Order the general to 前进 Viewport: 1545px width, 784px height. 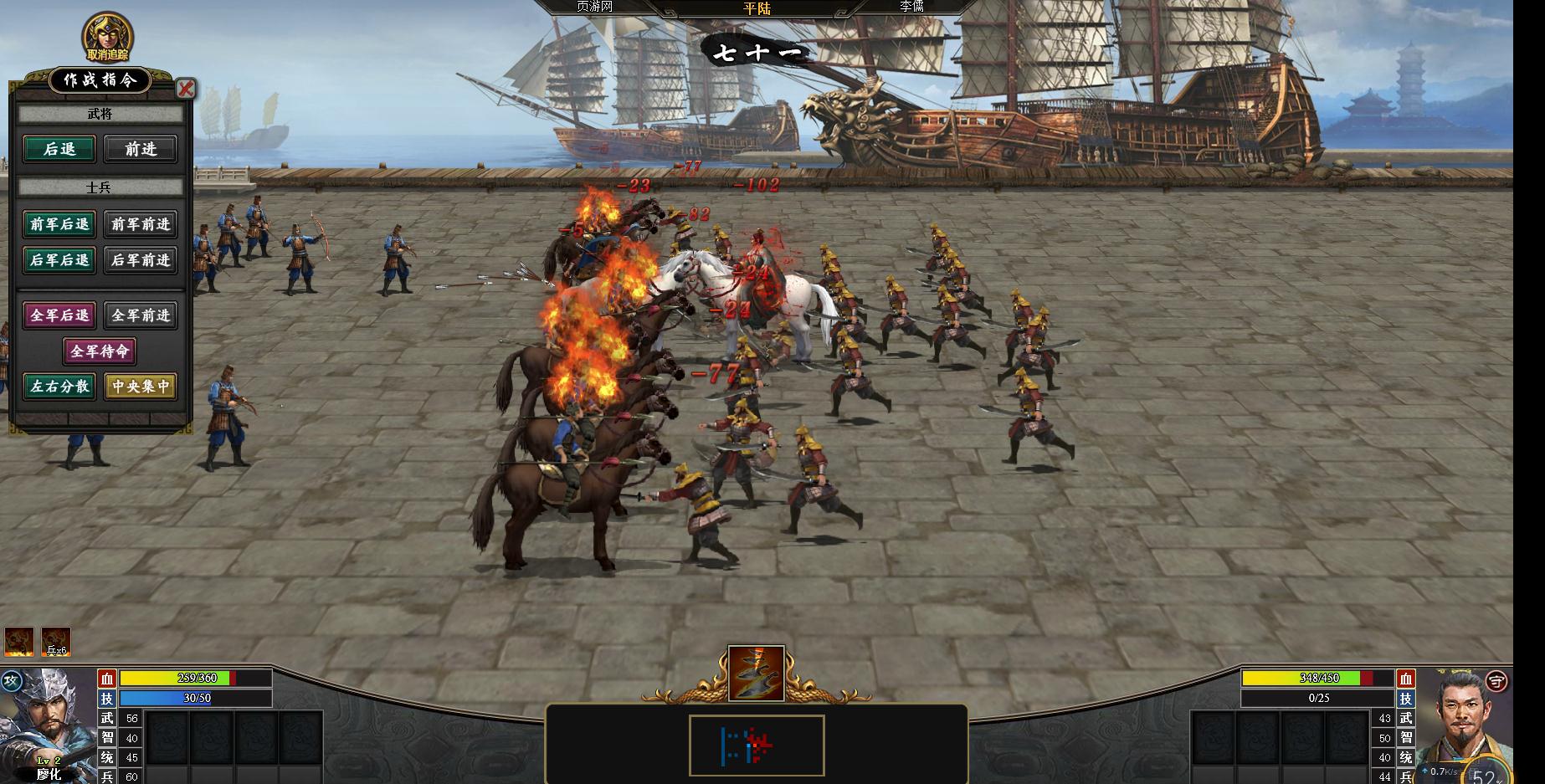(x=141, y=149)
